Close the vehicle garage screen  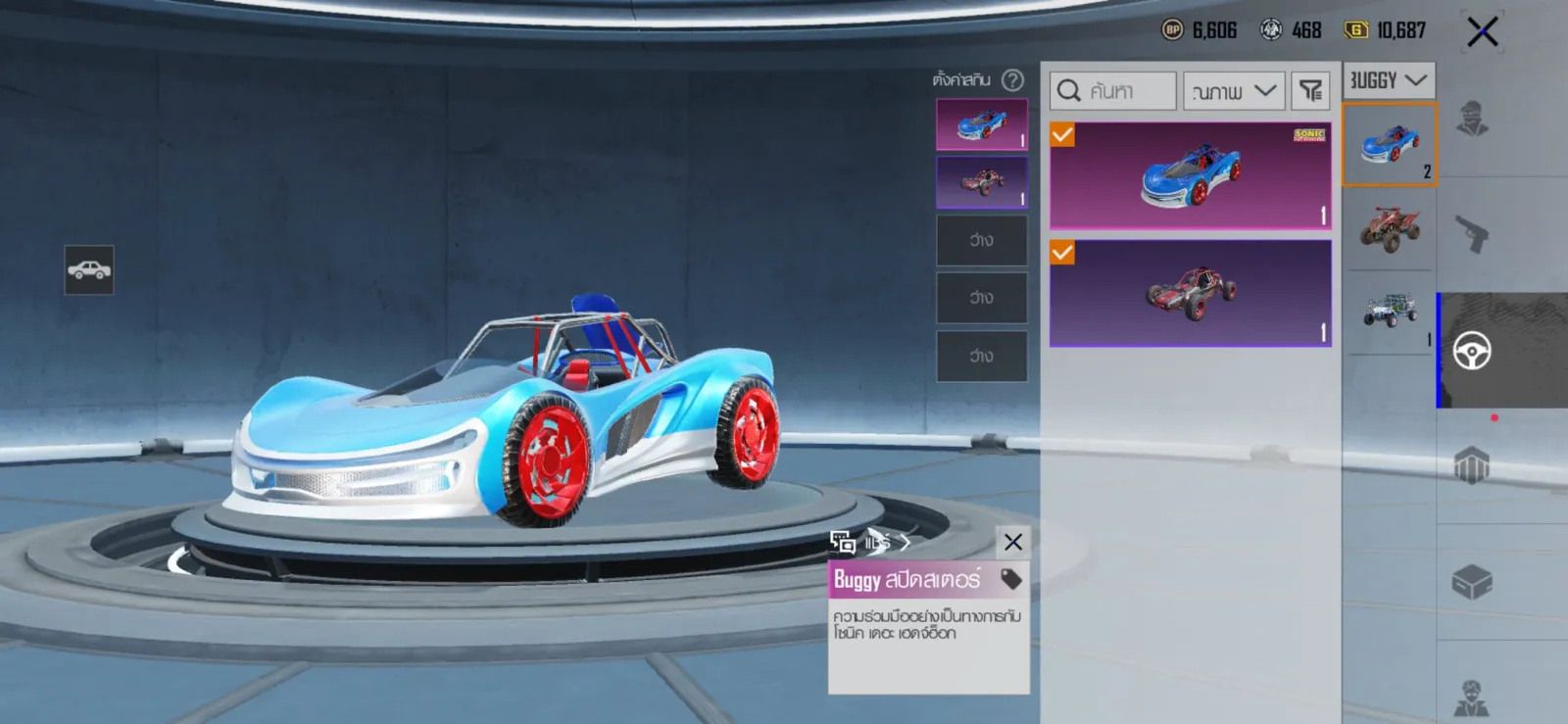[1482, 32]
